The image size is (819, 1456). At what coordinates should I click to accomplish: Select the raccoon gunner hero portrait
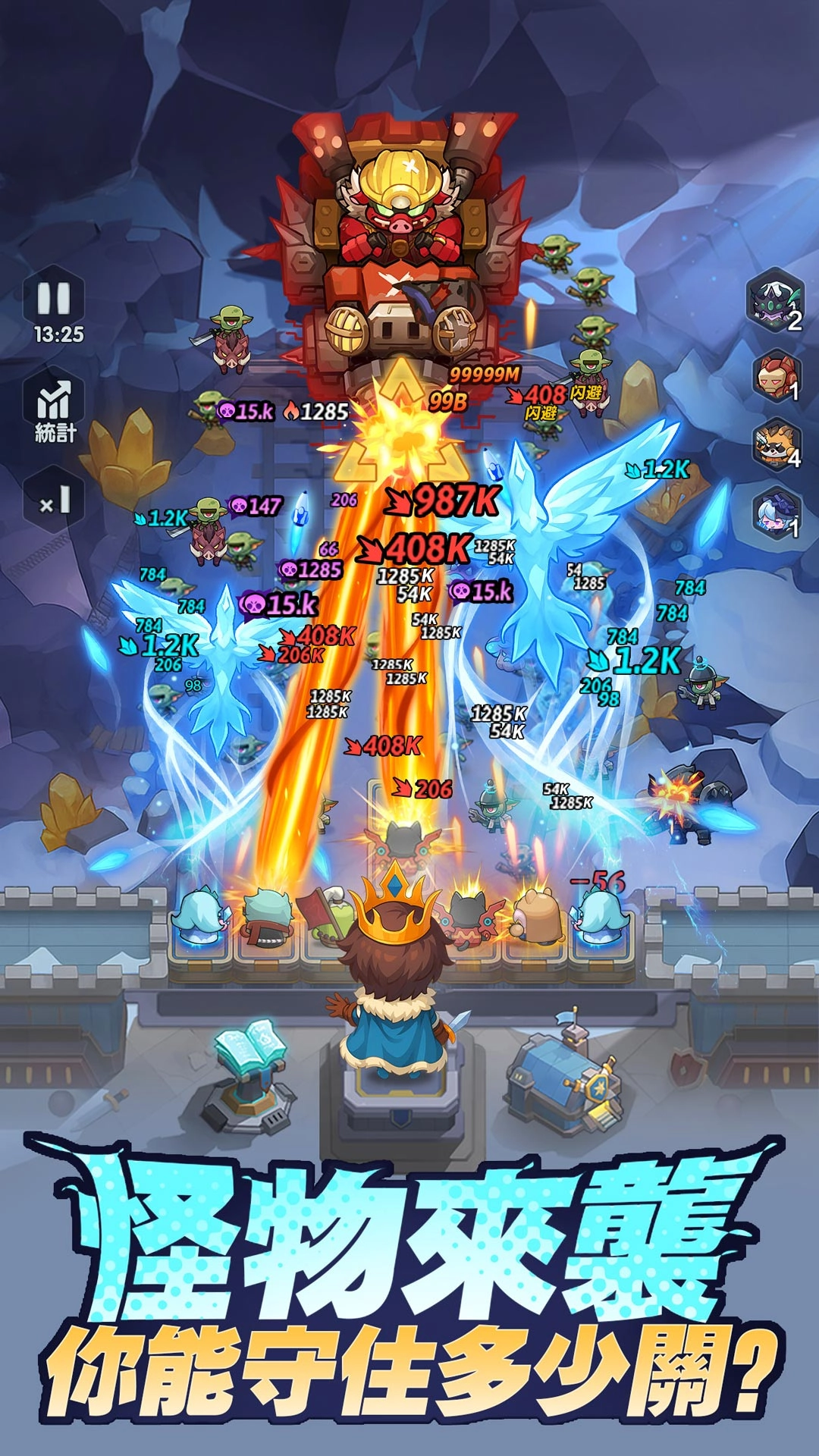[775, 445]
